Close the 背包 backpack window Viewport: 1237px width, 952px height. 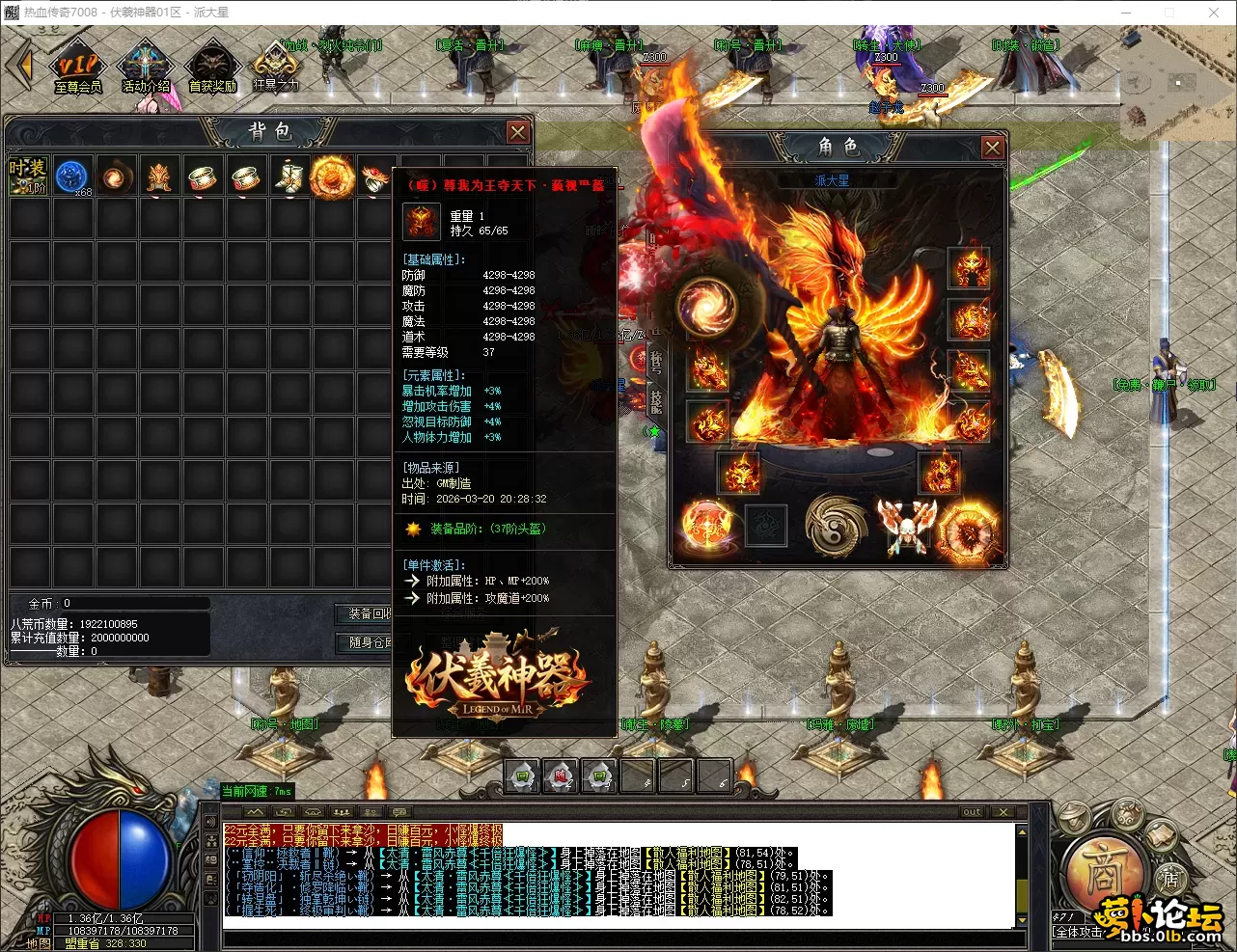[x=518, y=132]
